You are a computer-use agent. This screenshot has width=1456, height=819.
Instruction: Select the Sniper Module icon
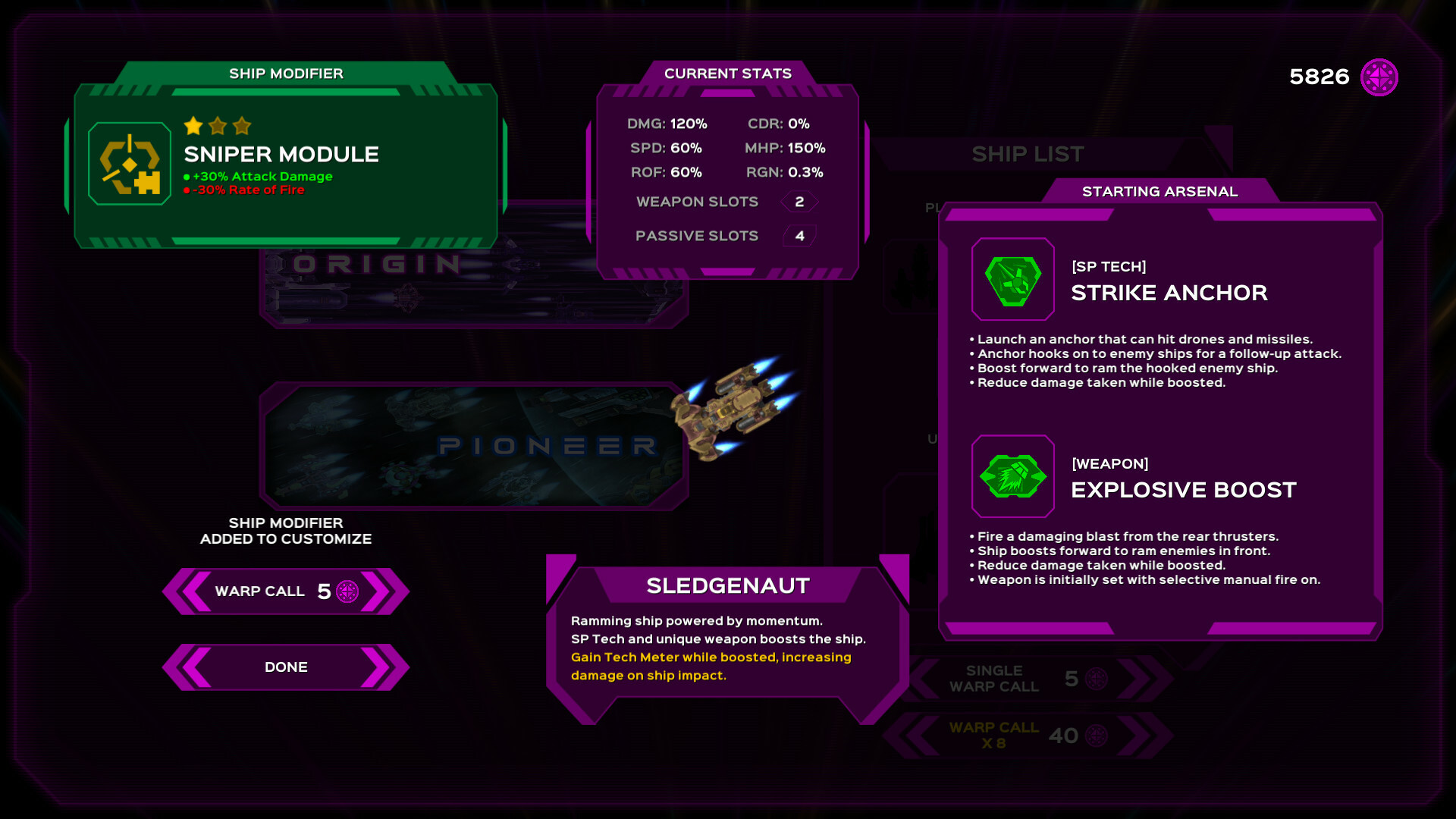(129, 162)
